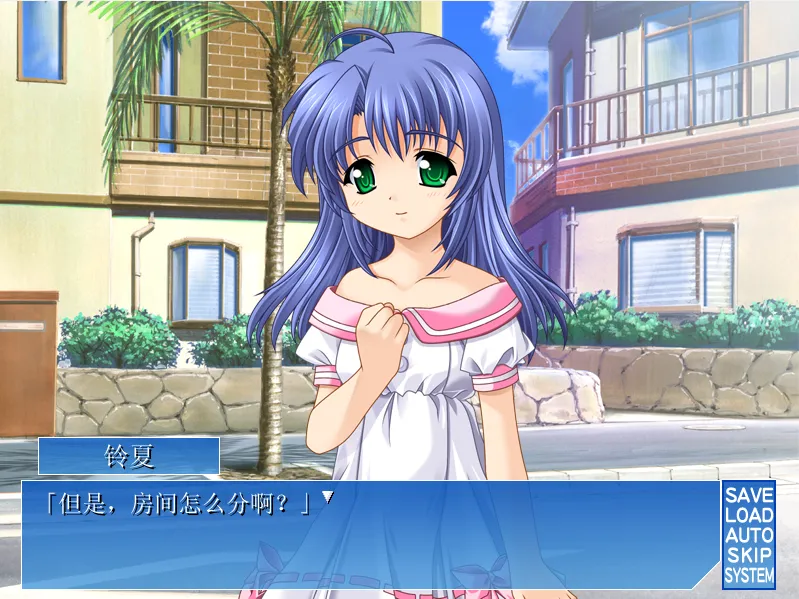Advance the dialogue text box
This screenshot has width=799, height=599.
(370, 535)
